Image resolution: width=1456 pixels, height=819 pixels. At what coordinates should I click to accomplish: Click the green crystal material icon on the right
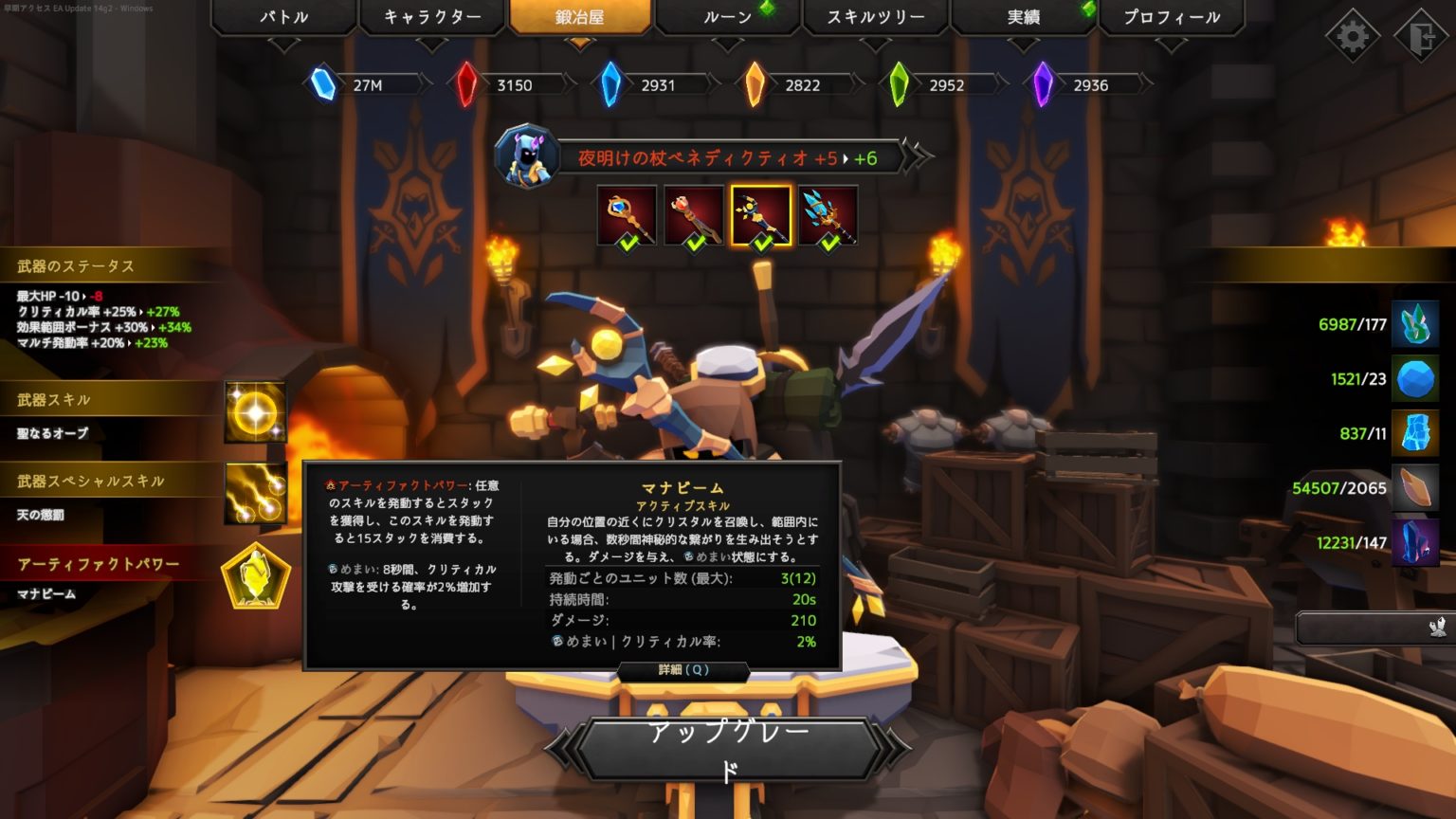click(1414, 323)
